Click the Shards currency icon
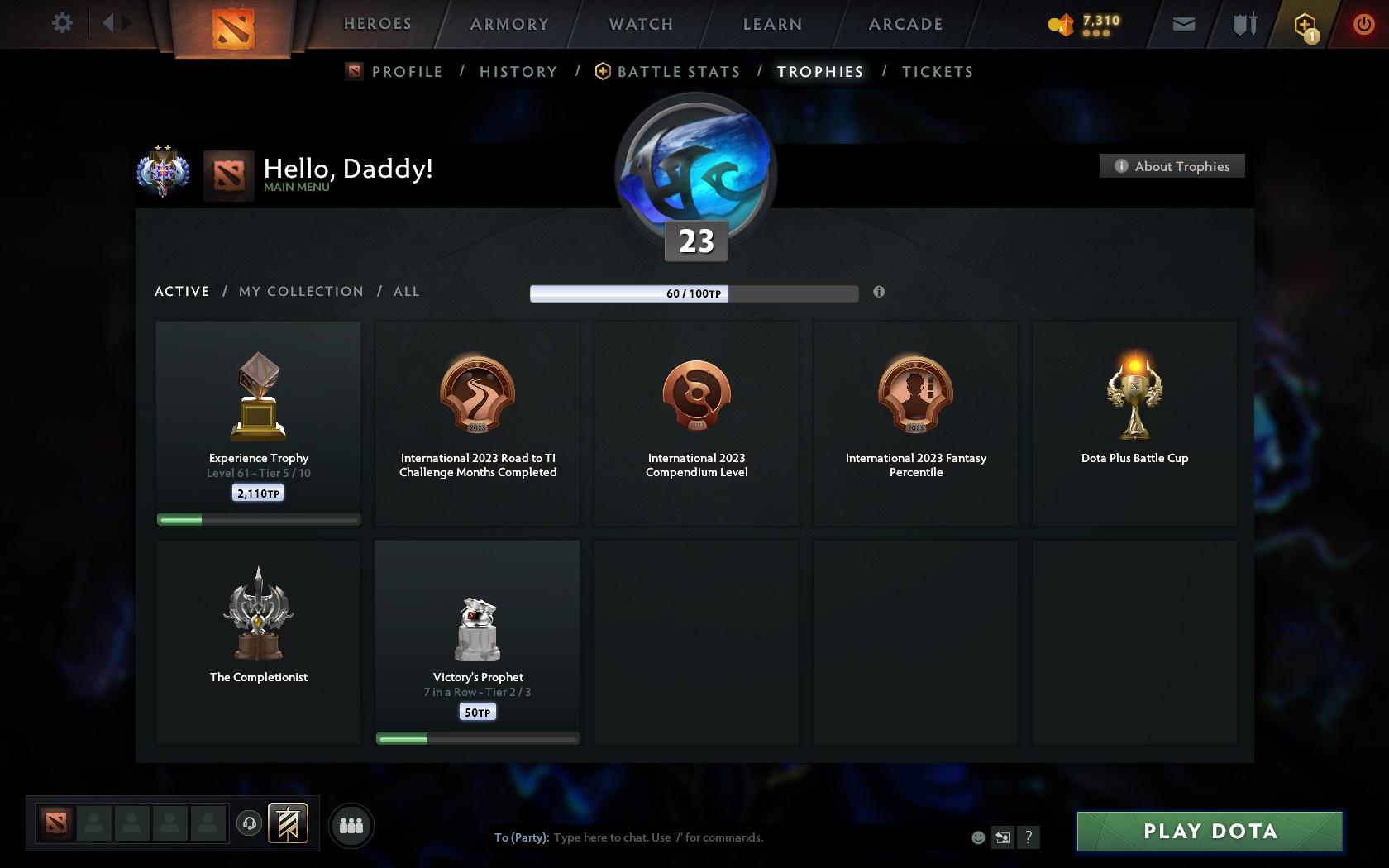 tap(1061, 24)
